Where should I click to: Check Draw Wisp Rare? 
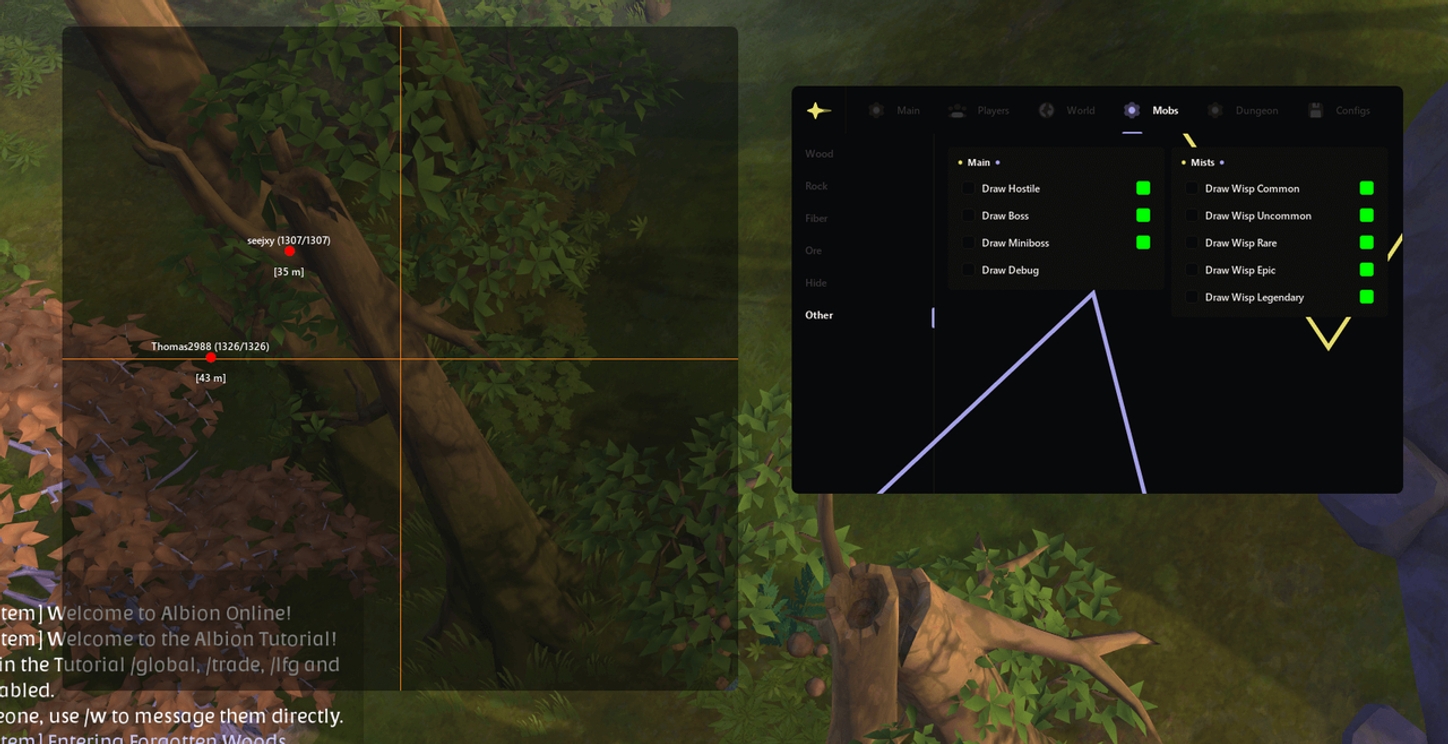click(x=1191, y=243)
